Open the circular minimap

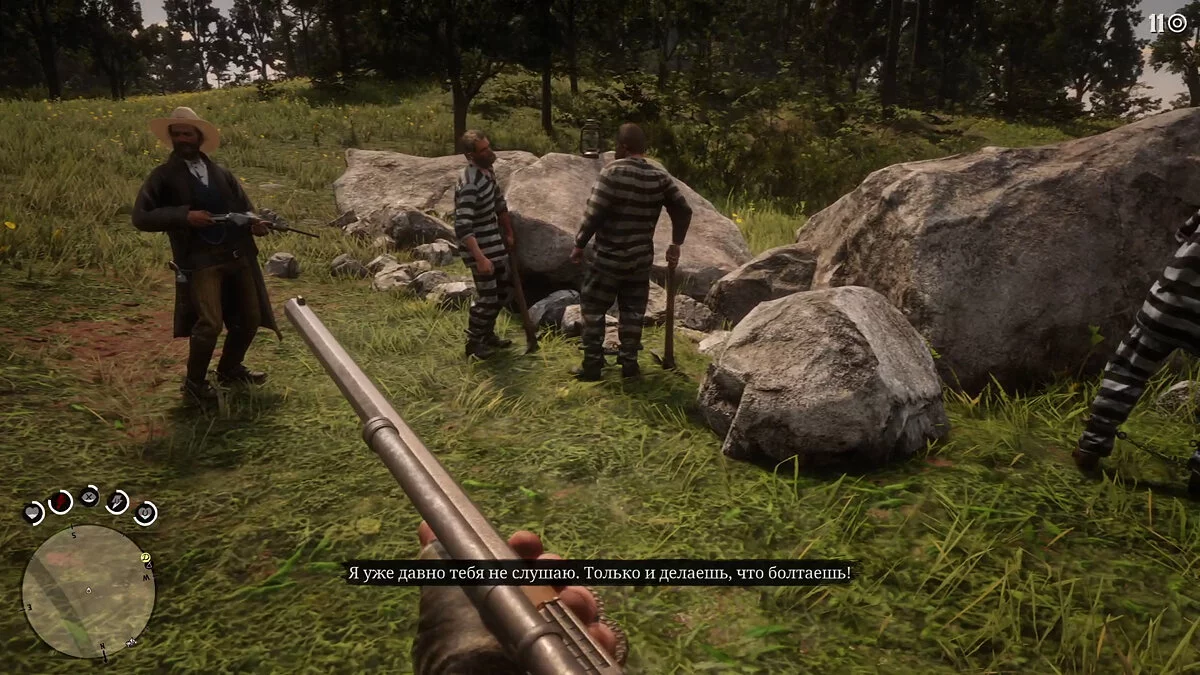click(88, 591)
